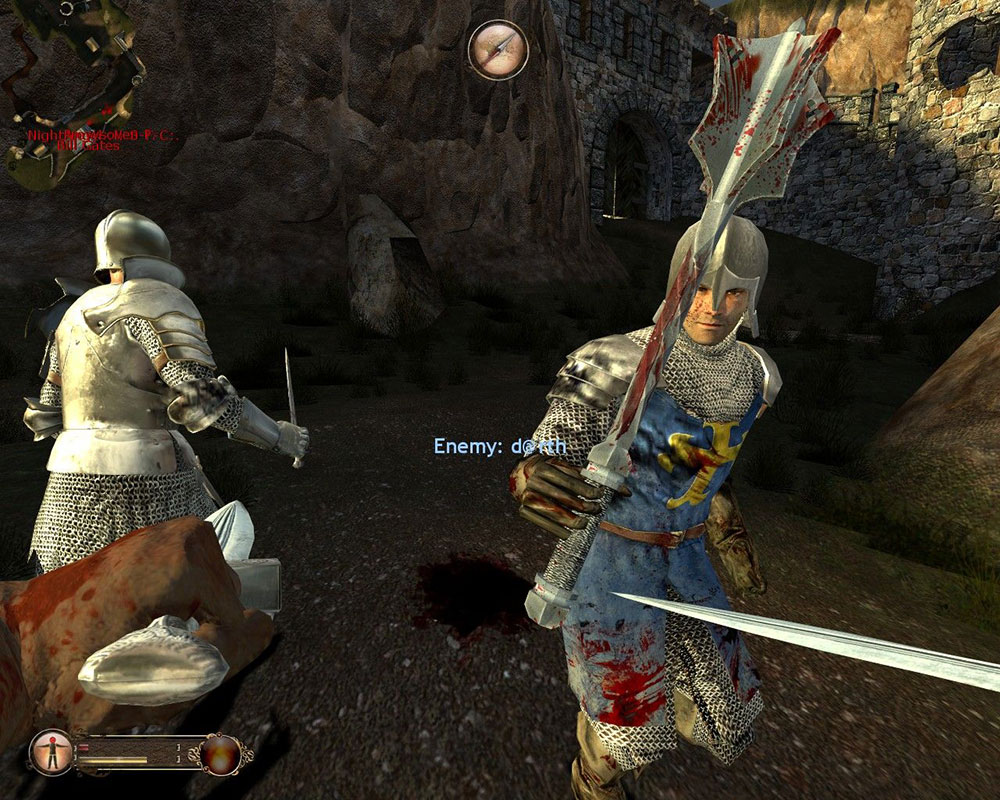Click the compass at top center
Viewport: 1000px width, 800px height.
[498, 49]
